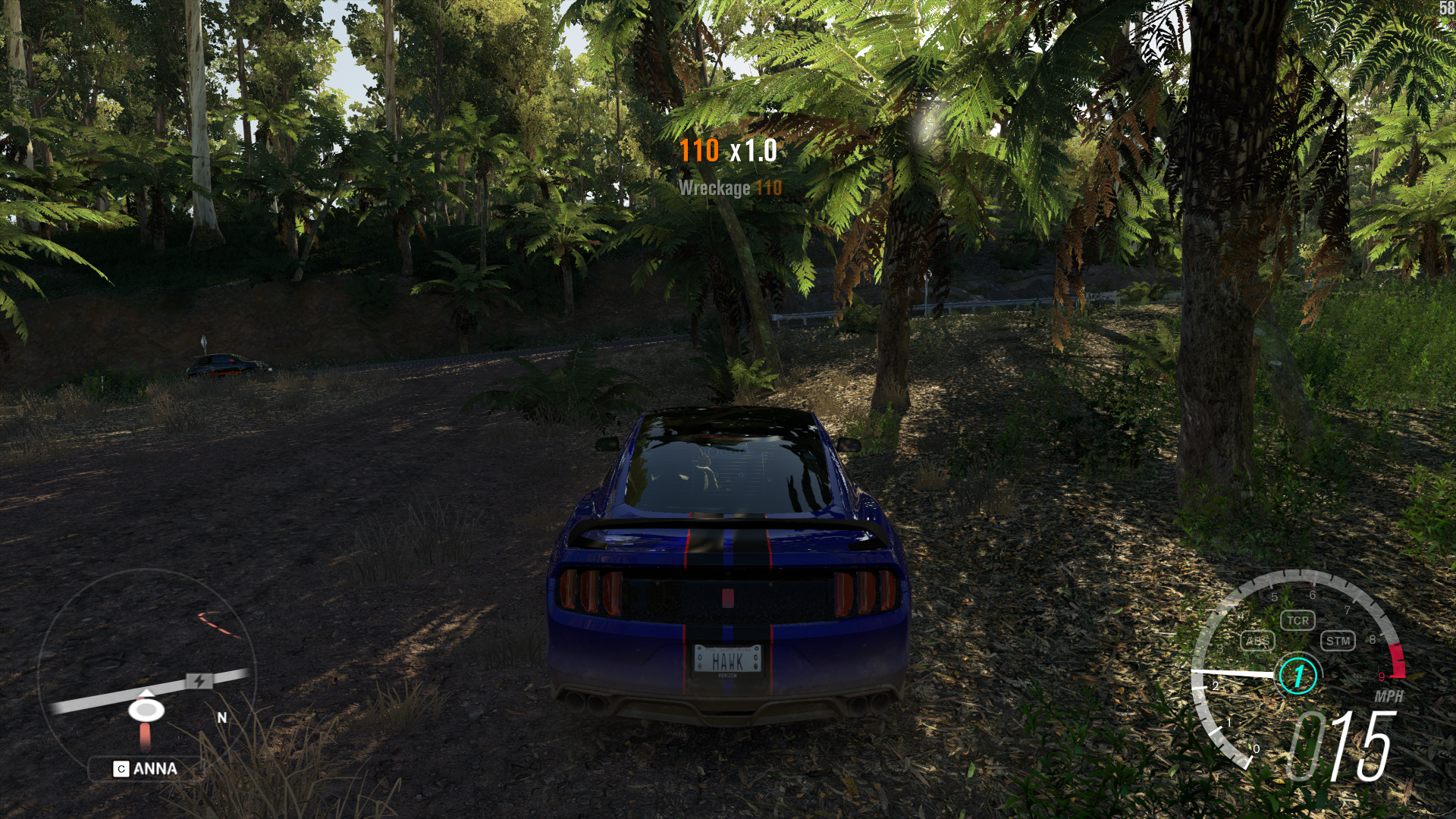Viewport: 1456px width, 819px height.
Task: Click the player car arrow on minimap
Action: coord(146,709)
